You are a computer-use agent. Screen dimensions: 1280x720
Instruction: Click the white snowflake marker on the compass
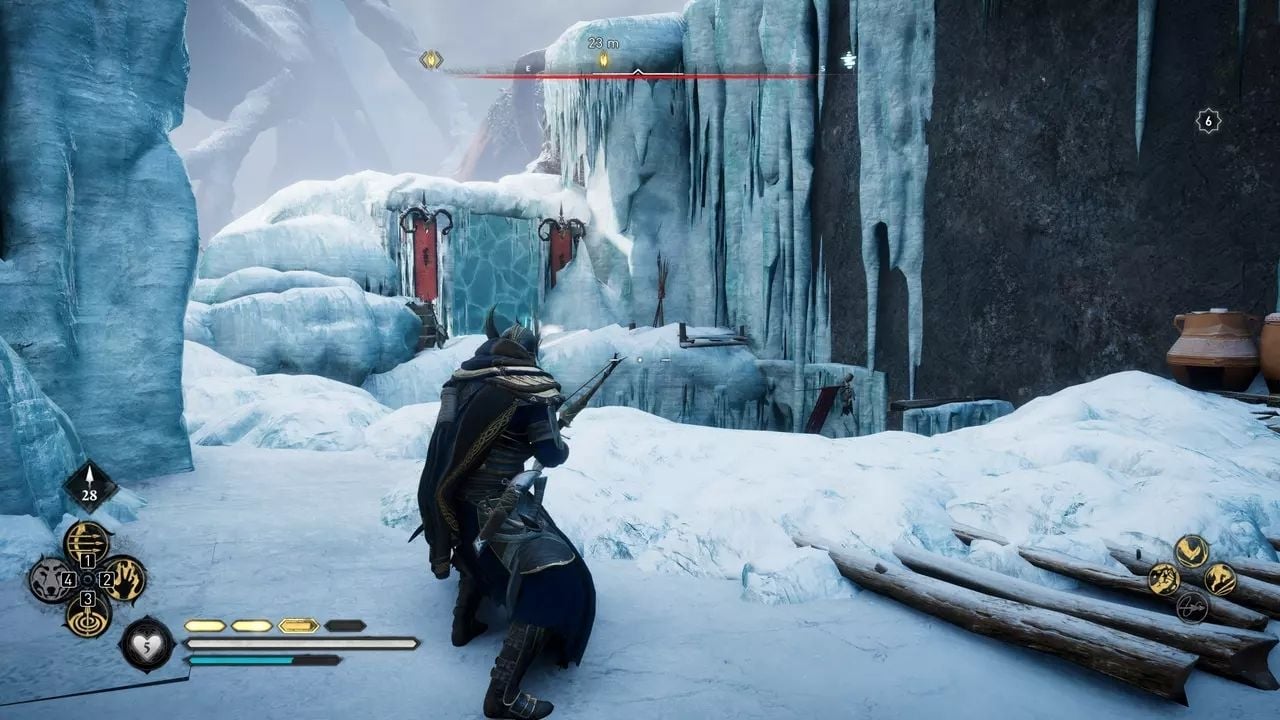[x=848, y=60]
